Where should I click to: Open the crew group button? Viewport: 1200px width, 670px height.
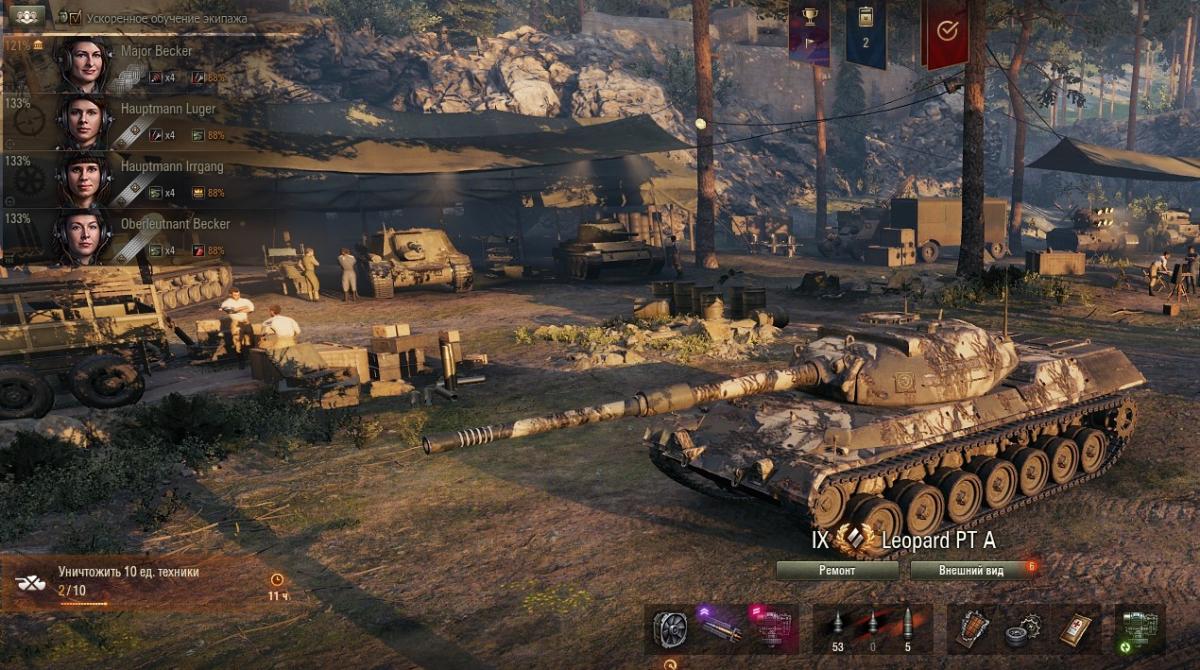pyautogui.click(x=27, y=16)
